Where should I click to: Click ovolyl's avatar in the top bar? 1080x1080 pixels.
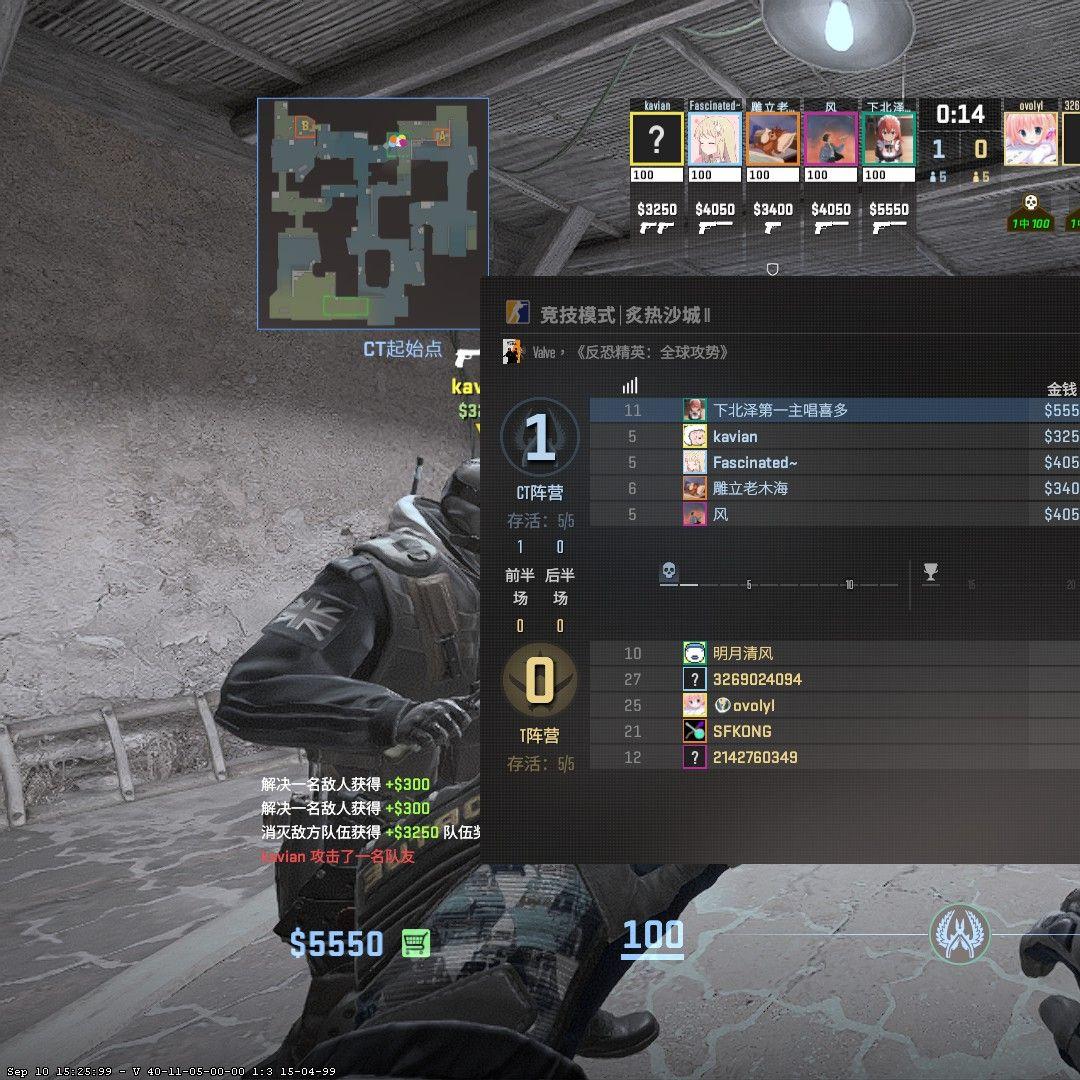1030,139
